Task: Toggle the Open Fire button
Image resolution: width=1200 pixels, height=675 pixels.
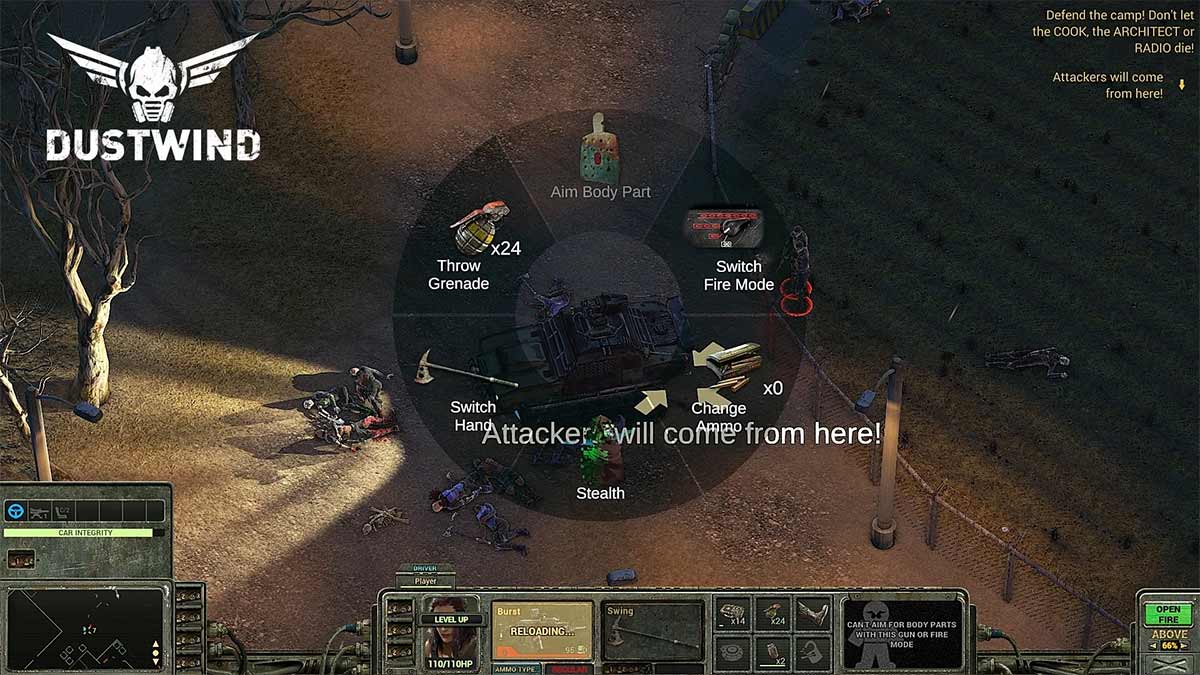Action: tap(1168, 613)
